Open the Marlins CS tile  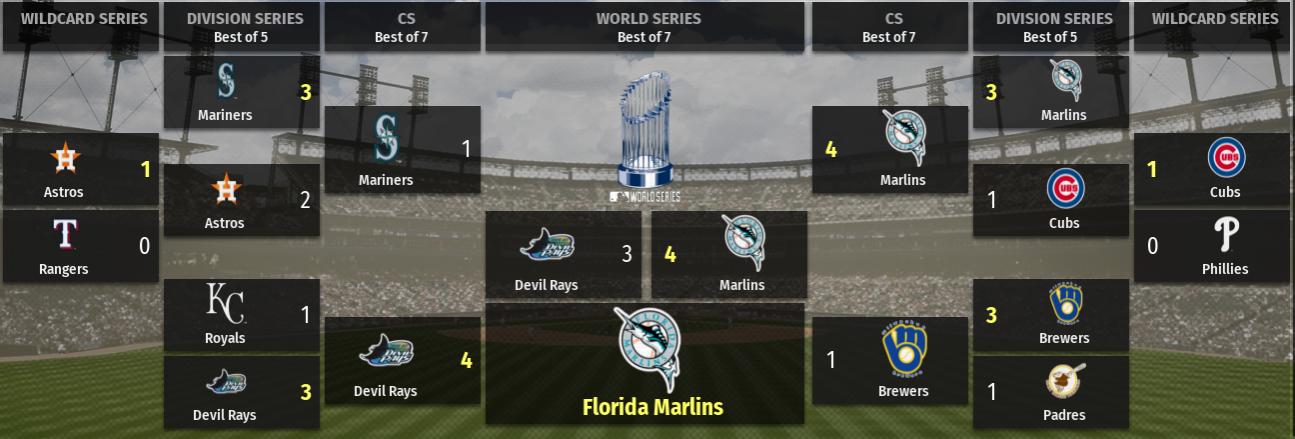click(x=890, y=150)
